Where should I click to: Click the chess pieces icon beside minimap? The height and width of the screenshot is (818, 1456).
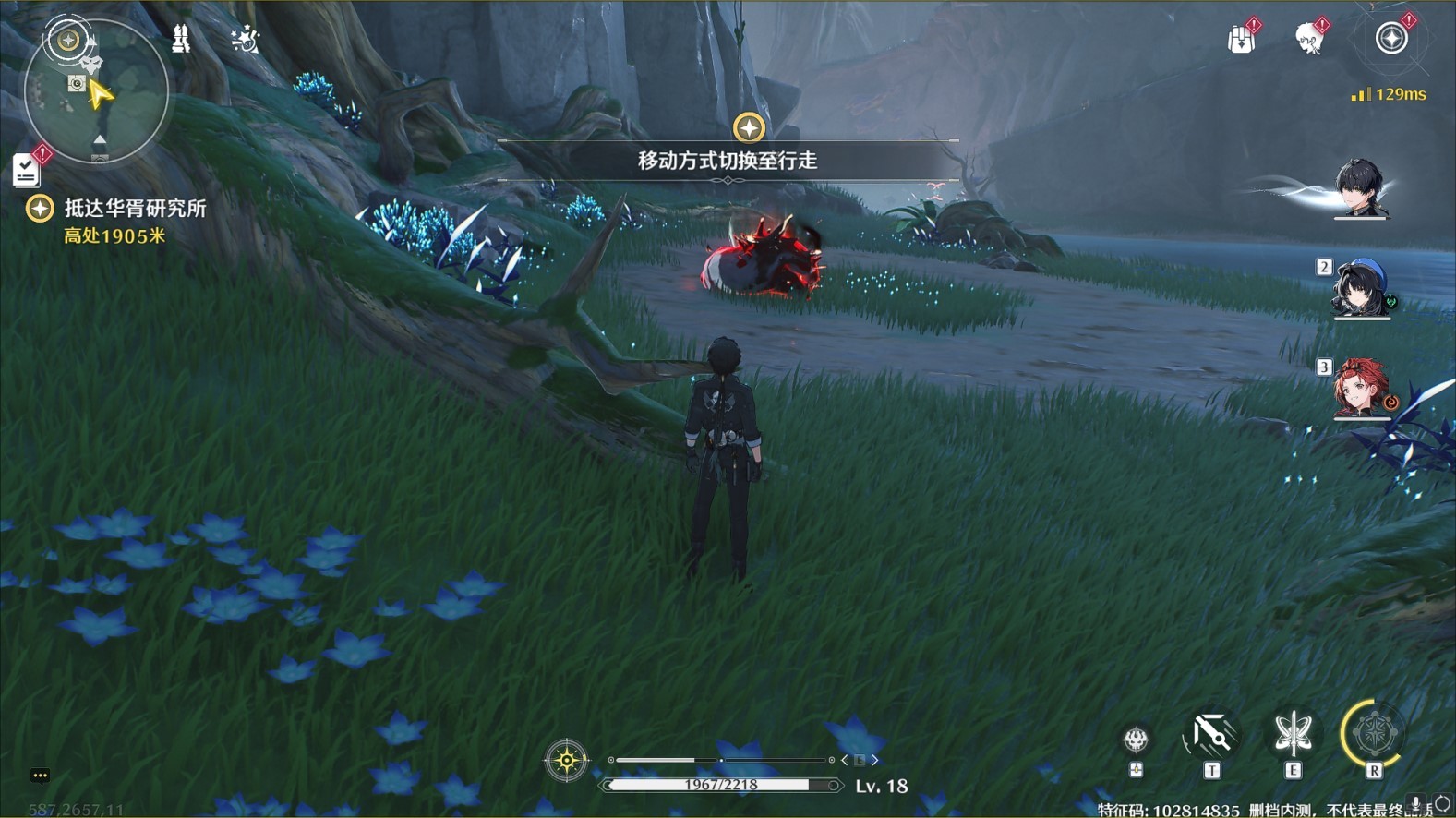pyautogui.click(x=182, y=39)
